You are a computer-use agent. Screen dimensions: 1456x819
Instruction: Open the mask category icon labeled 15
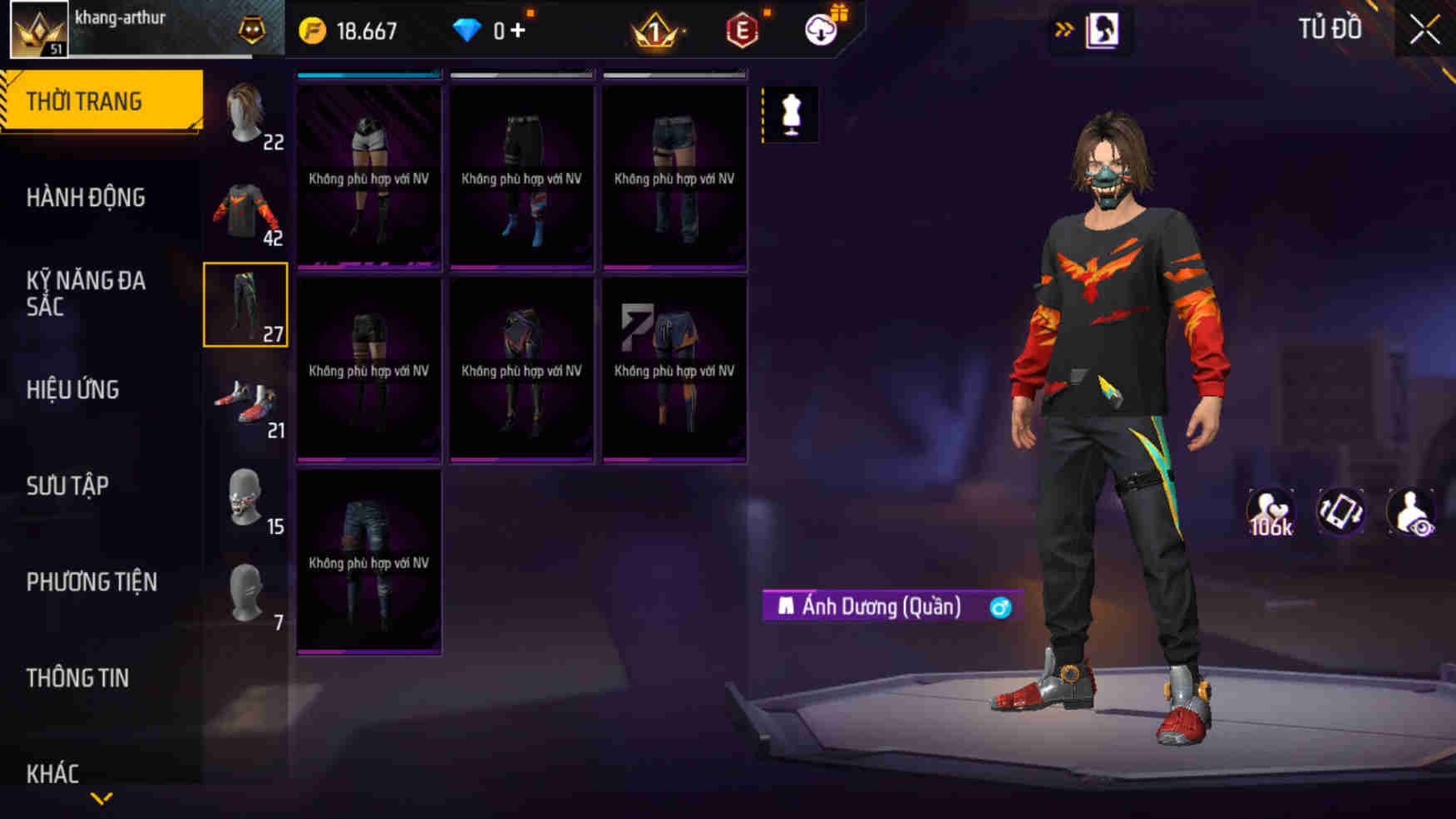(244, 500)
